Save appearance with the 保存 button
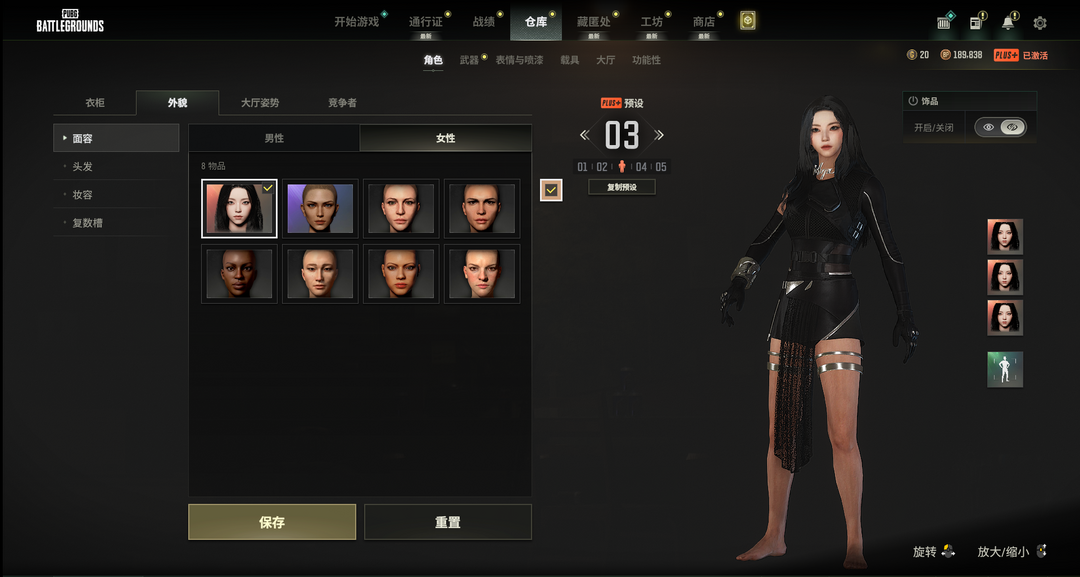This screenshot has width=1080, height=577. click(272, 522)
